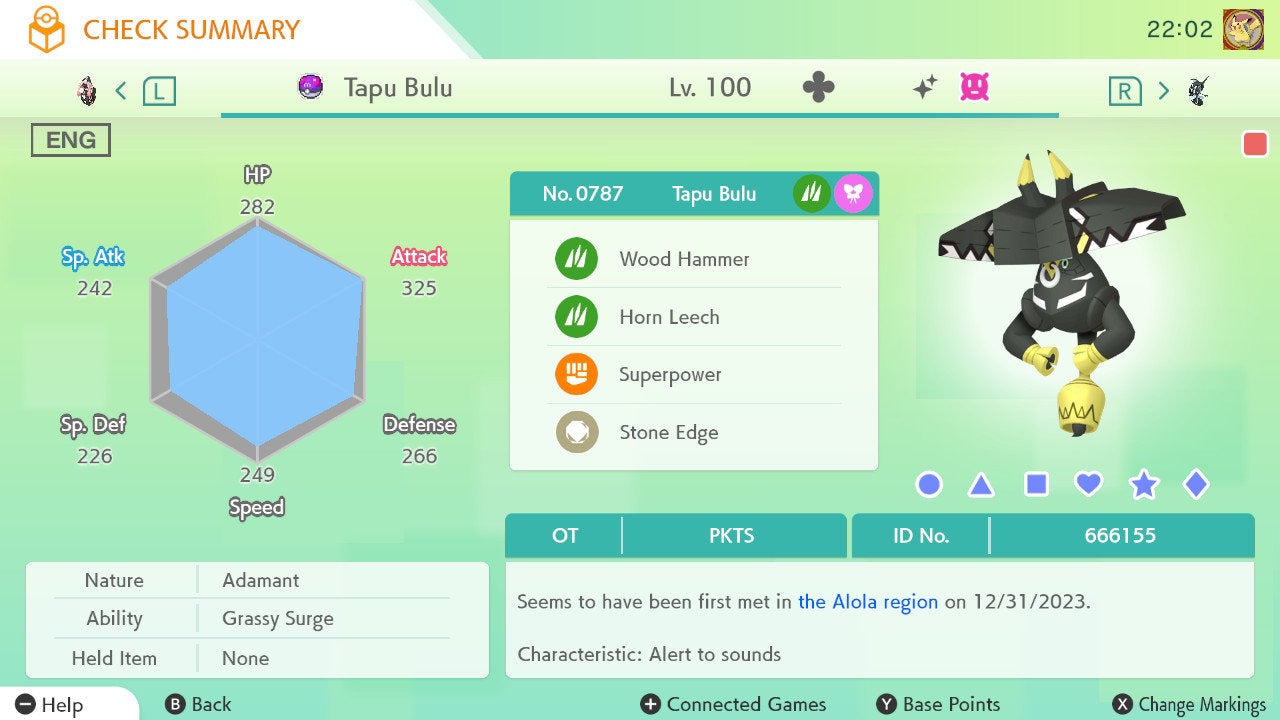Screen dimensions: 1280x720
Task: Toggle the star marking
Action: click(x=1143, y=485)
